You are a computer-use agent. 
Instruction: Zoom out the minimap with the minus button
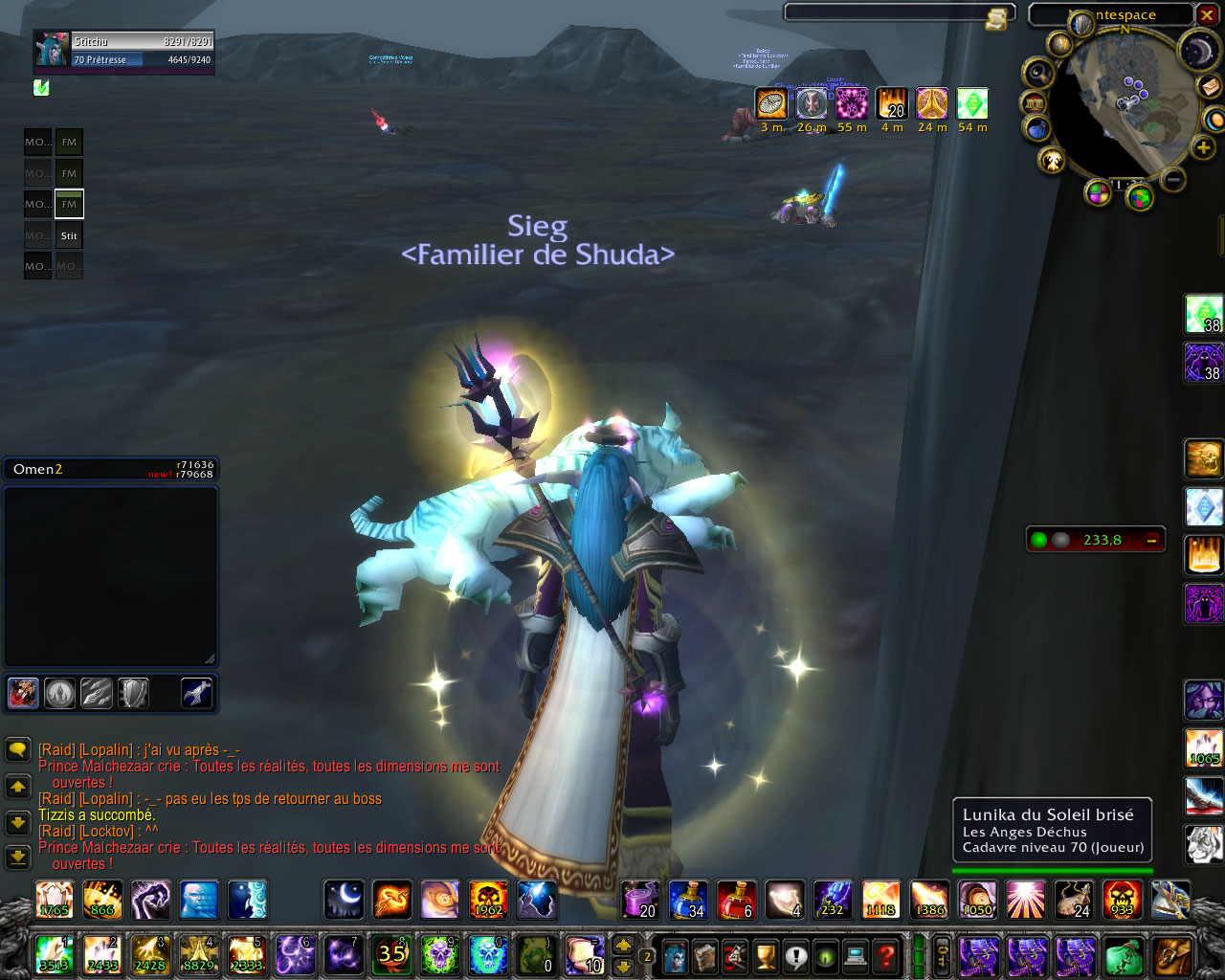1174,179
